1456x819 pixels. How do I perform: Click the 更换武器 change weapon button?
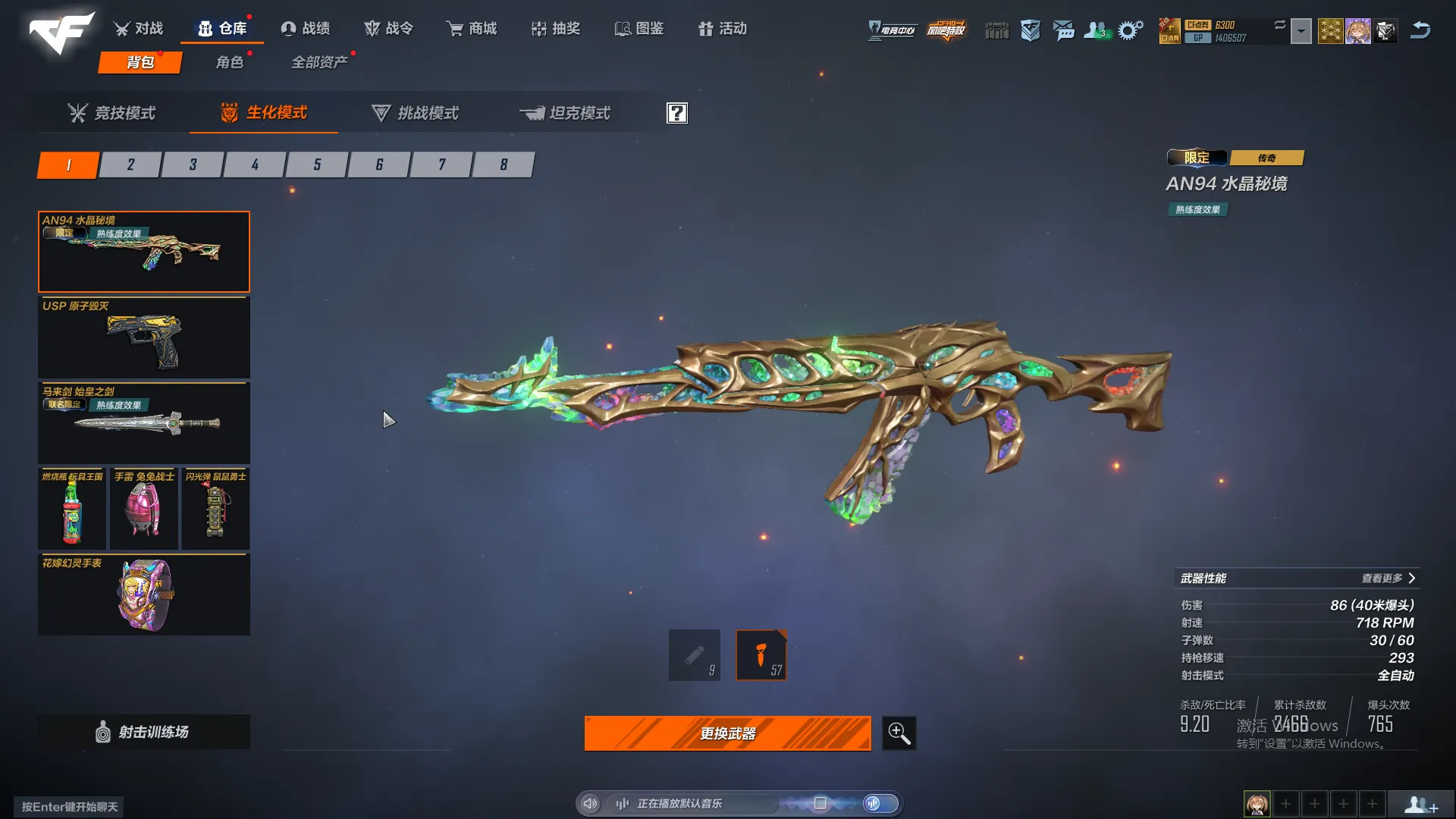pyautogui.click(x=727, y=733)
